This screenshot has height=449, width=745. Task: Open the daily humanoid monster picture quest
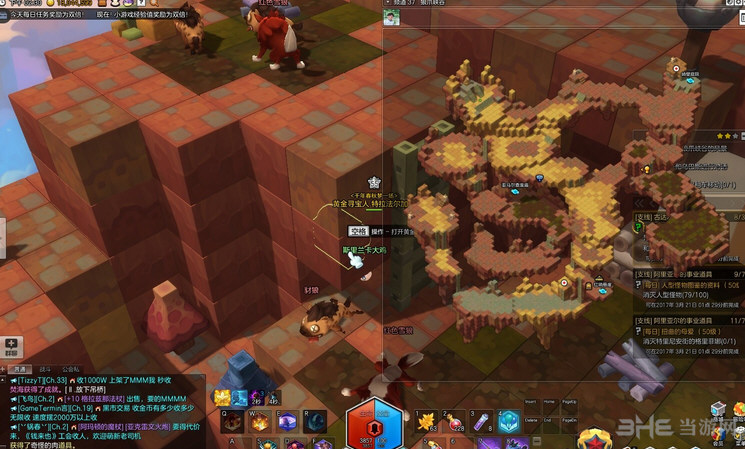(x=688, y=285)
